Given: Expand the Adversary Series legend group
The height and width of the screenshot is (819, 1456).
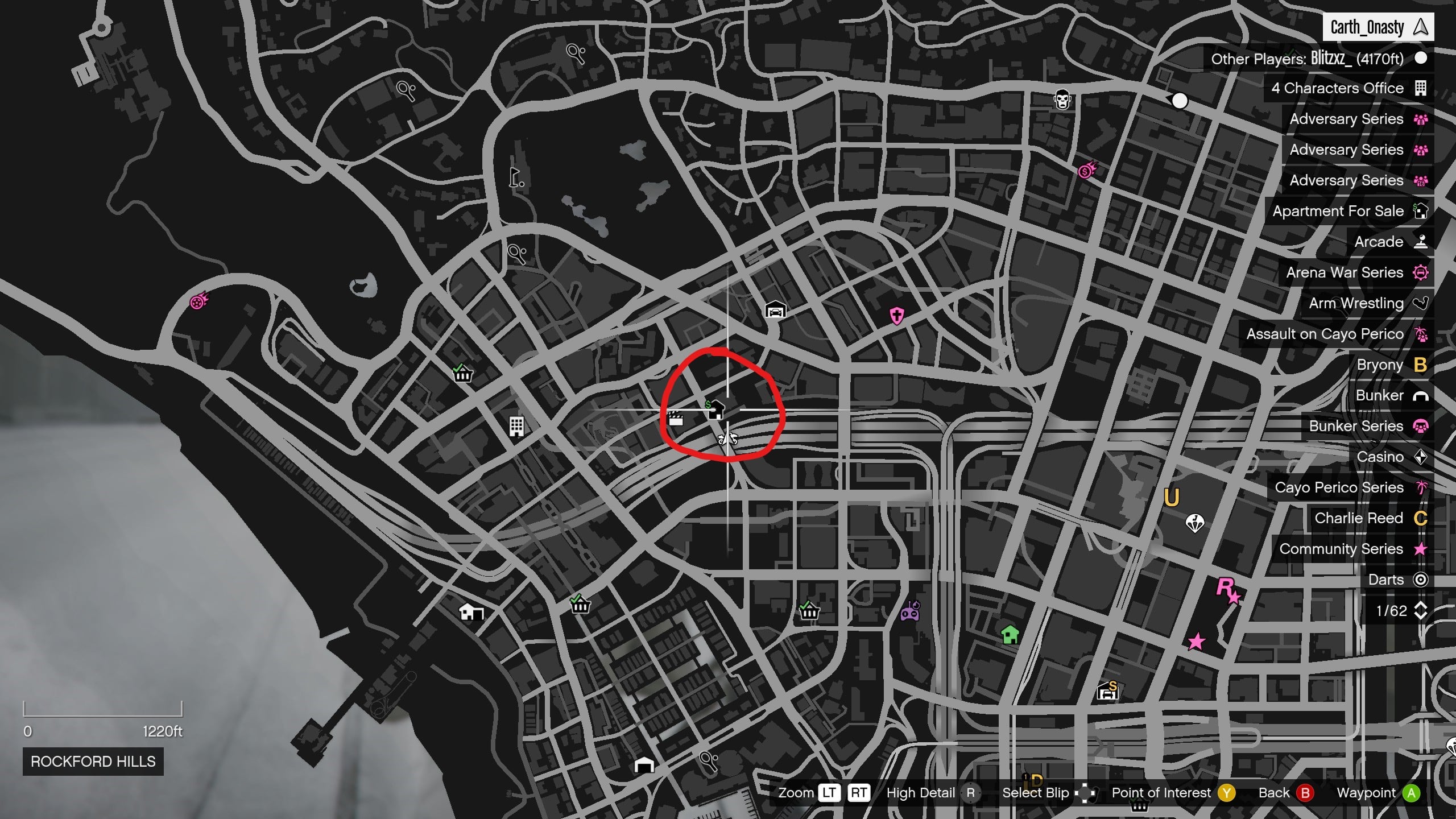Looking at the screenshot, I should (x=1346, y=119).
